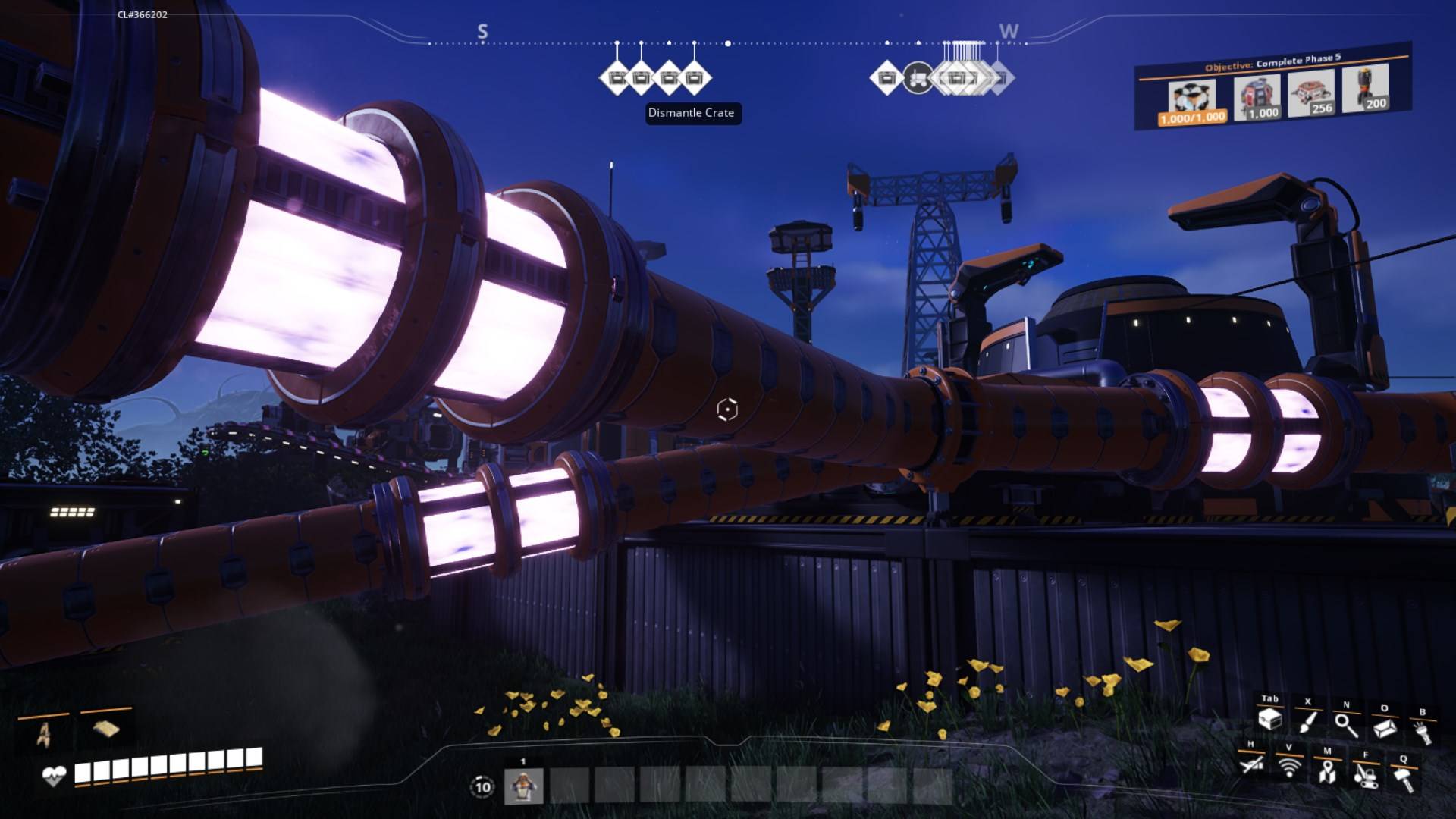The height and width of the screenshot is (819, 1456).
Task: Select the tan pad equipment slot
Action: (106, 730)
